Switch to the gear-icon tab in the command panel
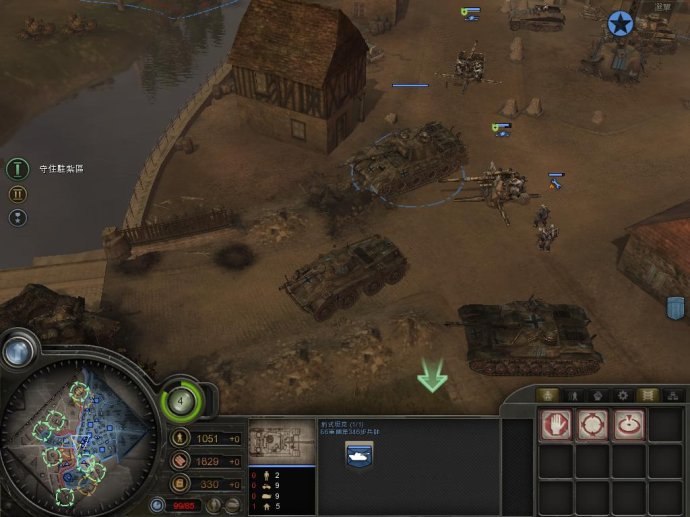This screenshot has height=517, width=690. click(x=621, y=395)
